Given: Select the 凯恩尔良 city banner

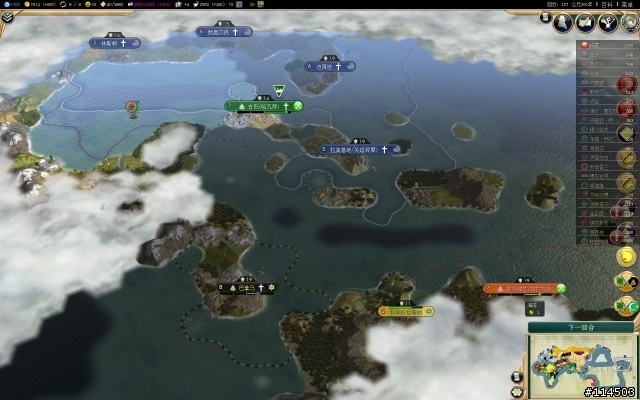Looking at the screenshot, I should click(x=223, y=32).
